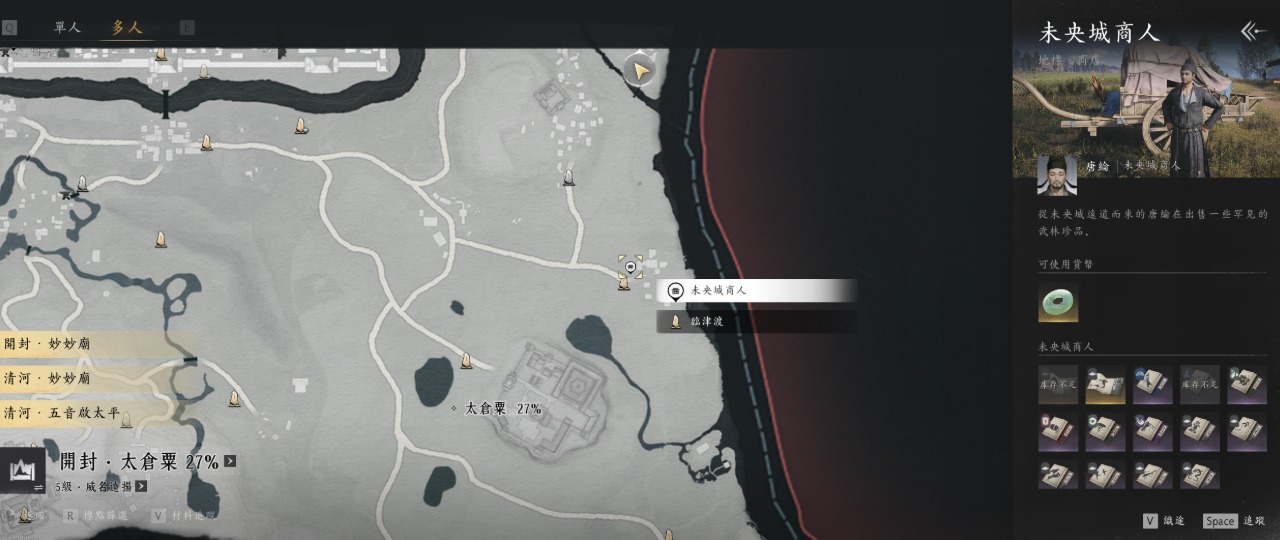Click the 太倉粟 27% map label
The height and width of the screenshot is (540, 1280).
click(x=503, y=409)
